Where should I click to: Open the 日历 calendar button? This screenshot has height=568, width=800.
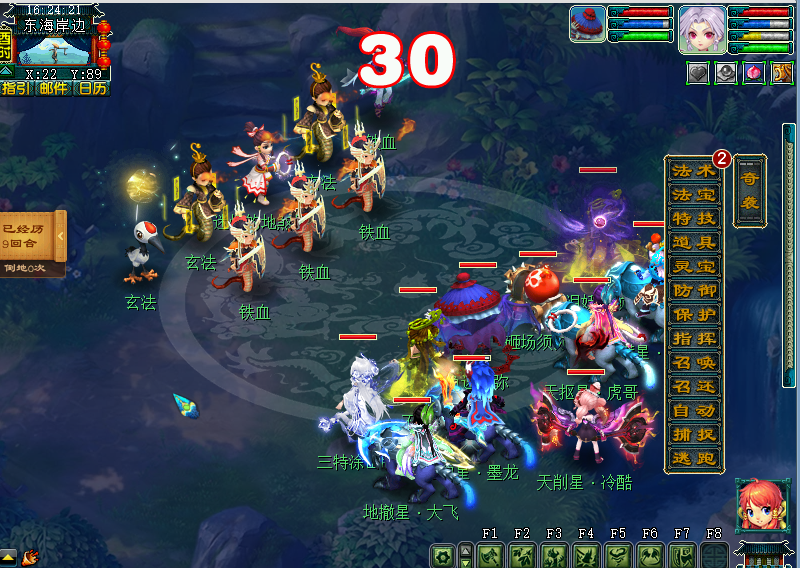click(92, 88)
